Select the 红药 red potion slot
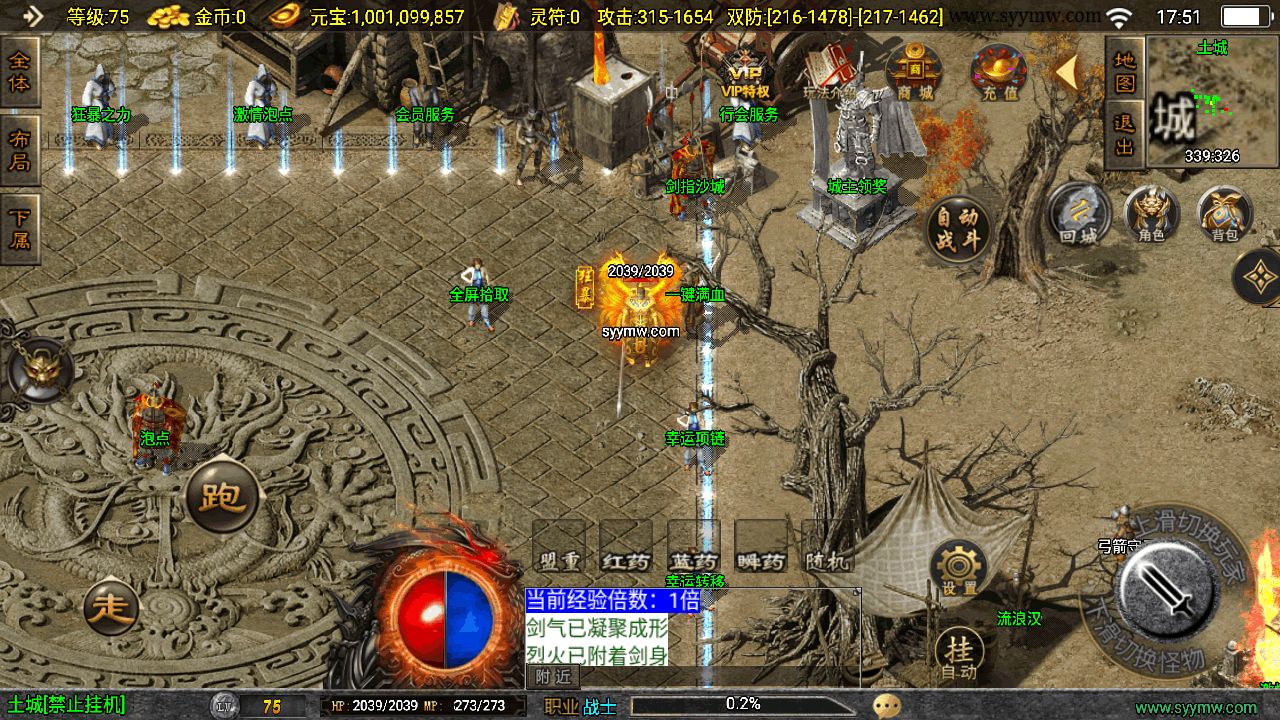 [x=626, y=547]
